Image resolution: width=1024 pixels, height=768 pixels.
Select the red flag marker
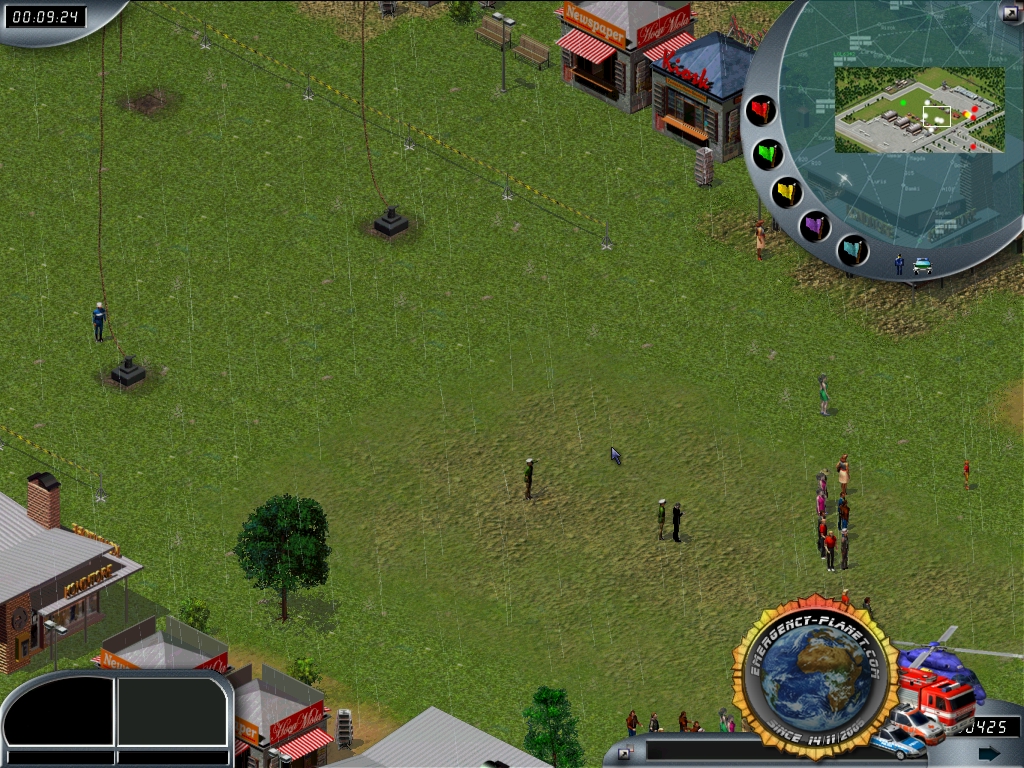coord(761,110)
